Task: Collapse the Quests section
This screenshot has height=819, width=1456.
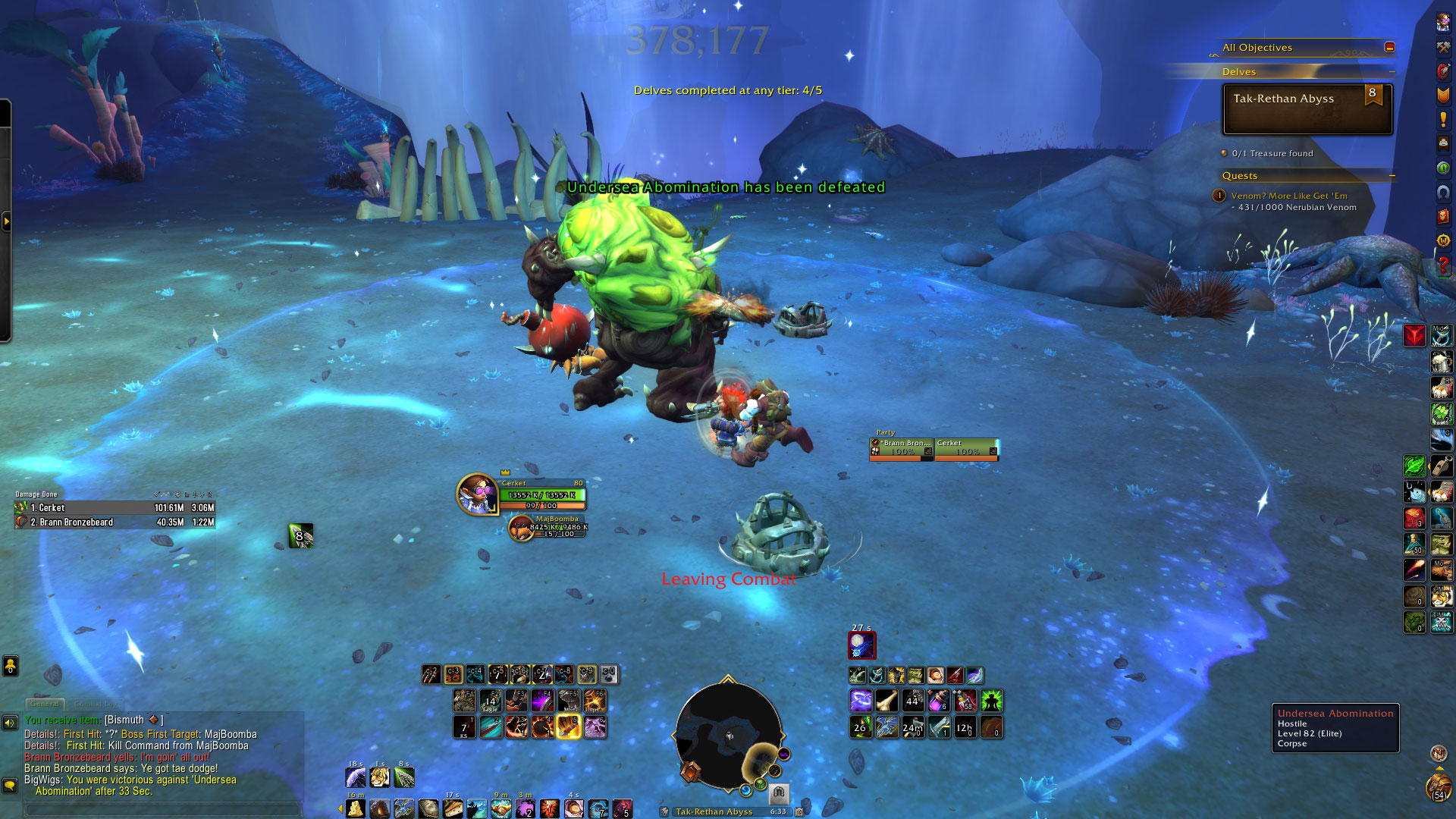Action: [x=1392, y=176]
